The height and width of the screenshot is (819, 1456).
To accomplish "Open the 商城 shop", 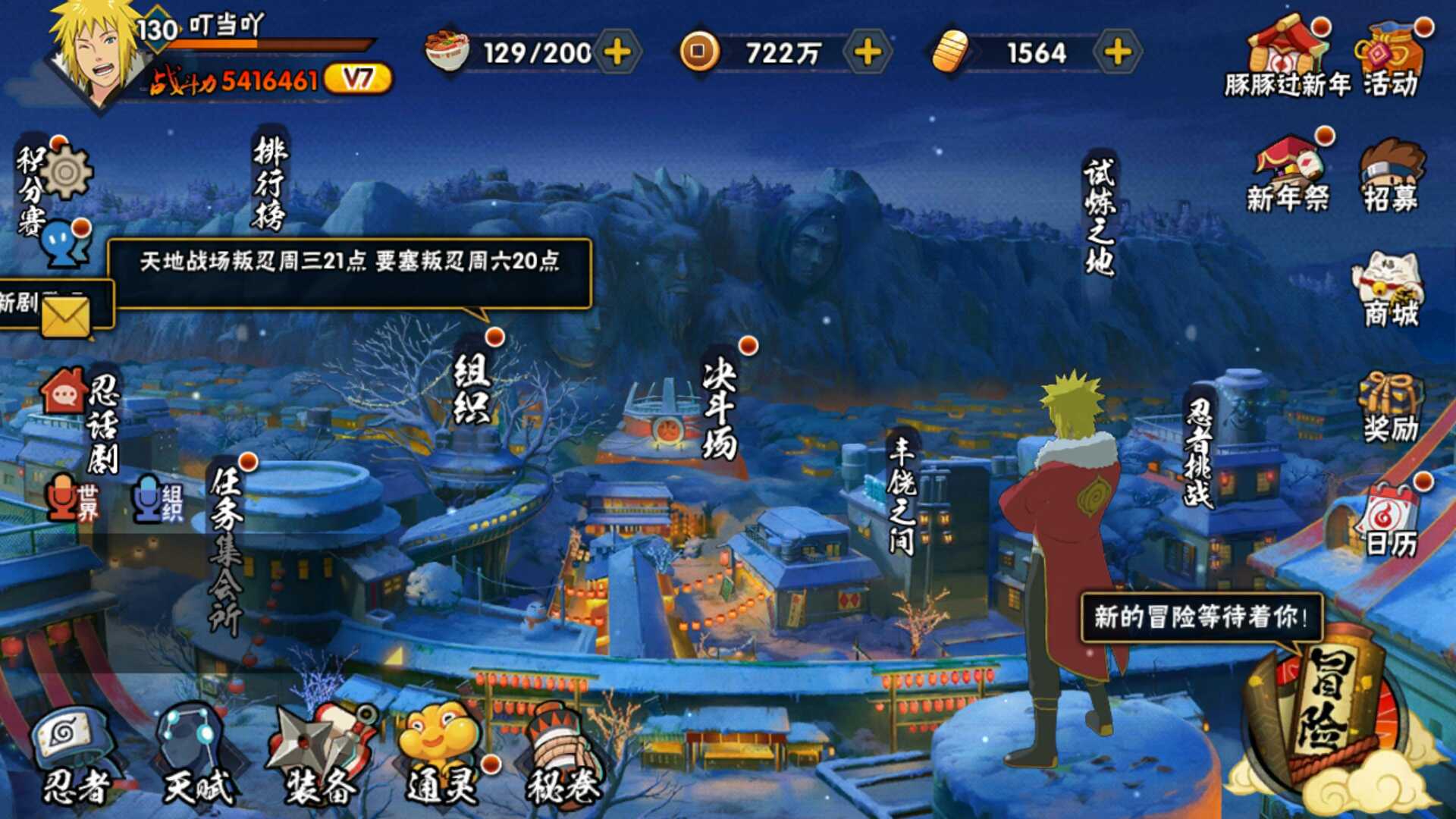I will 1390,292.
